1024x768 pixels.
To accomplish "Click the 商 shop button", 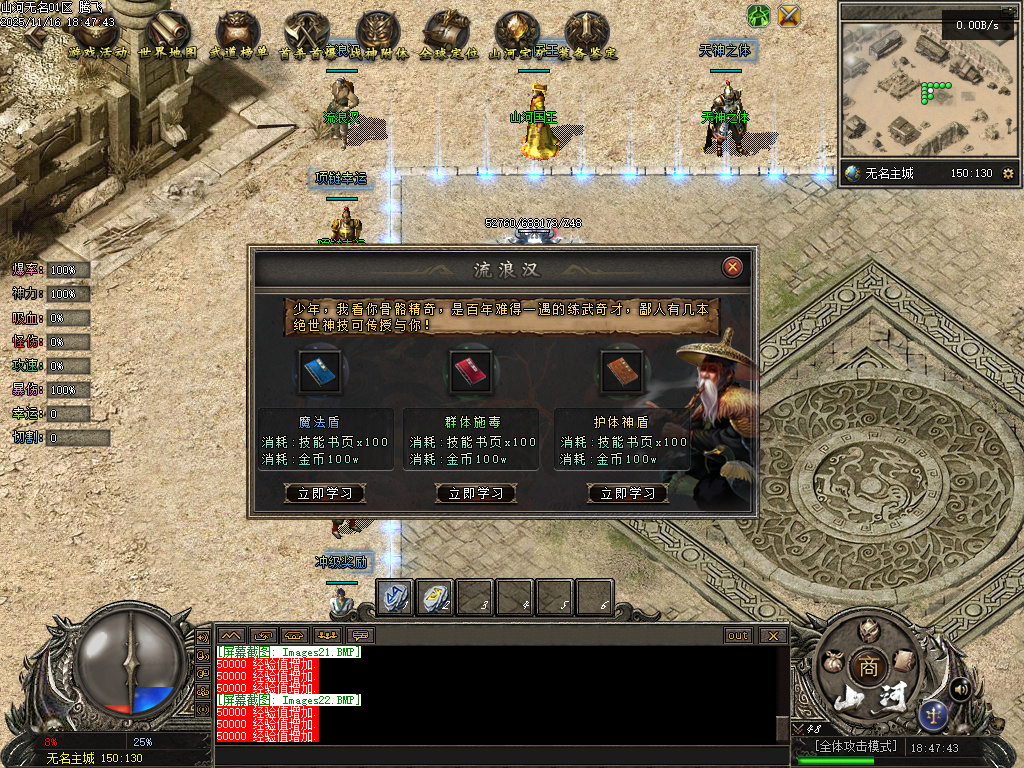I will coord(868,667).
